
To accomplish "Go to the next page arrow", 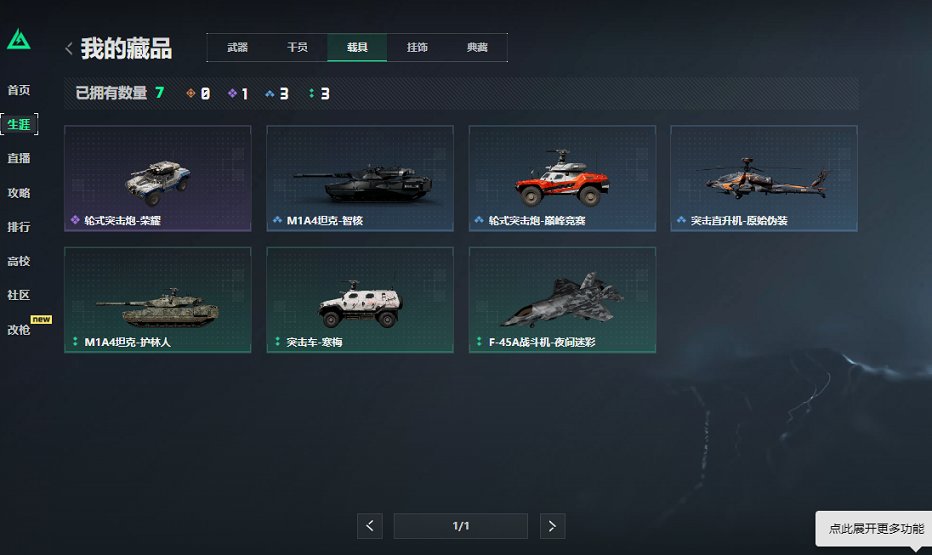I will pyautogui.click(x=552, y=526).
